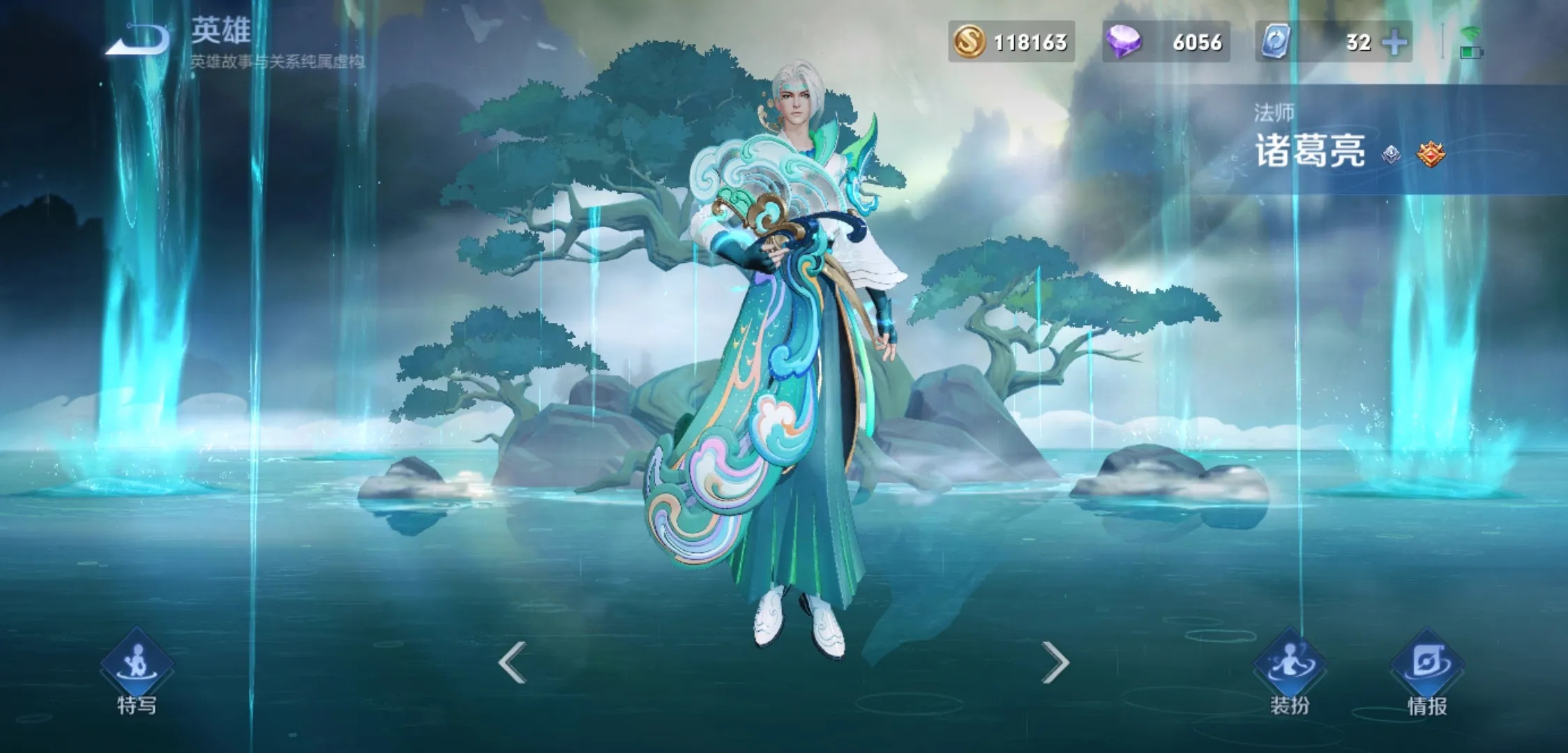This screenshot has height=753, width=1568.
Task: Tap the gold coin currency icon
Action: [969, 42]
